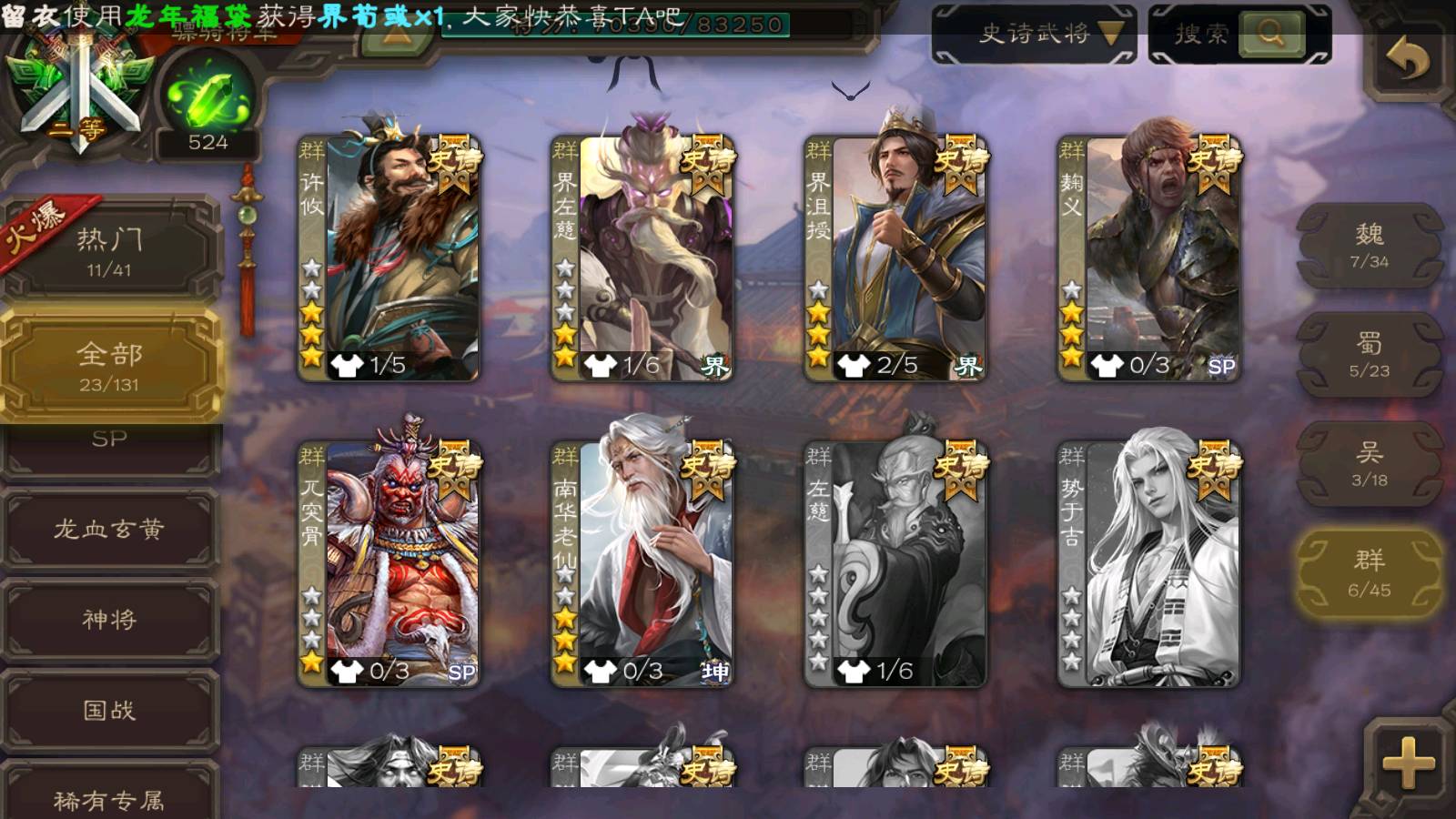Open the 界左慈 general card
1456x819 pixels.
642,259
